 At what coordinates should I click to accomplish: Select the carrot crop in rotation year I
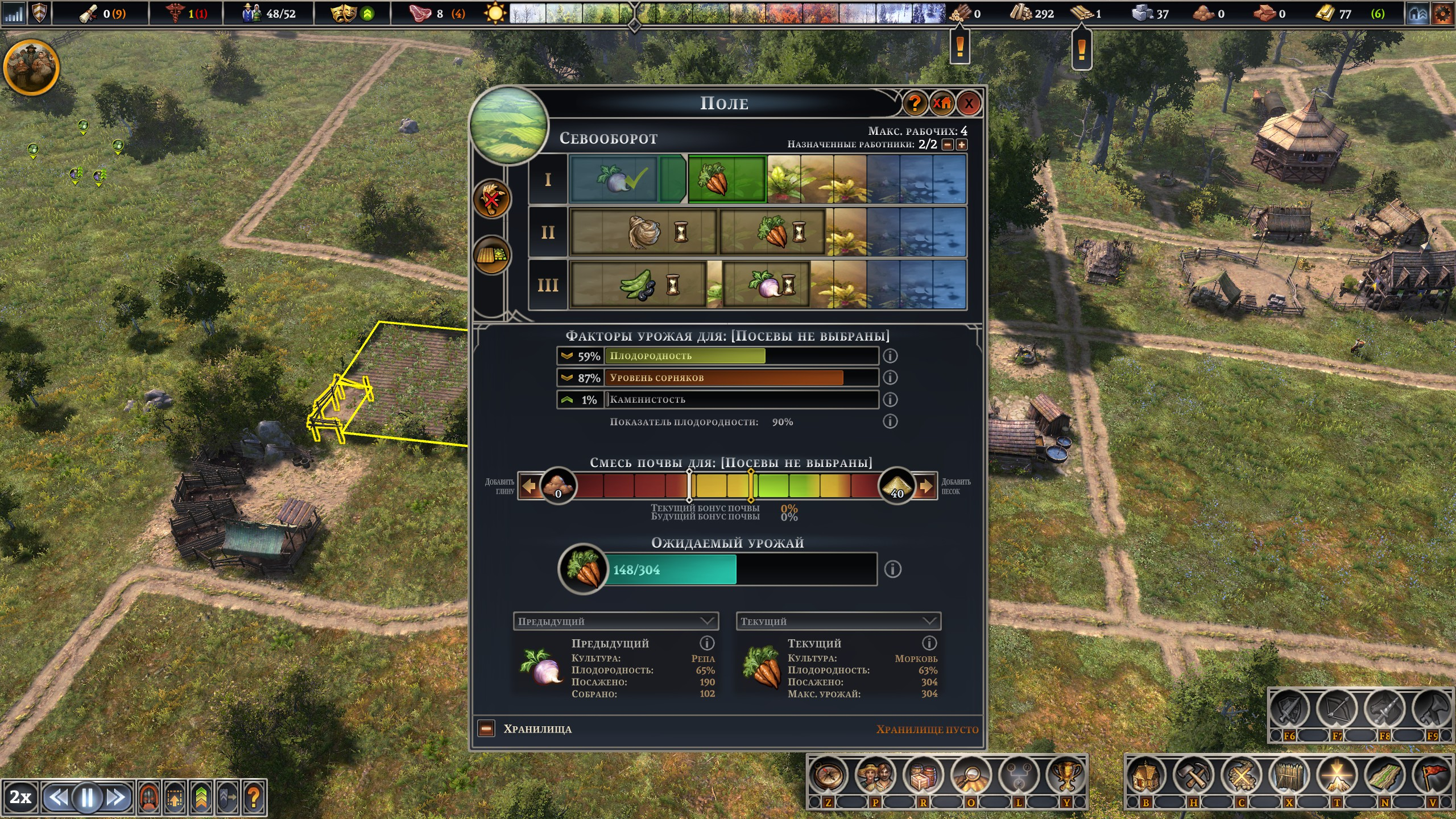[x=726, y=179]
